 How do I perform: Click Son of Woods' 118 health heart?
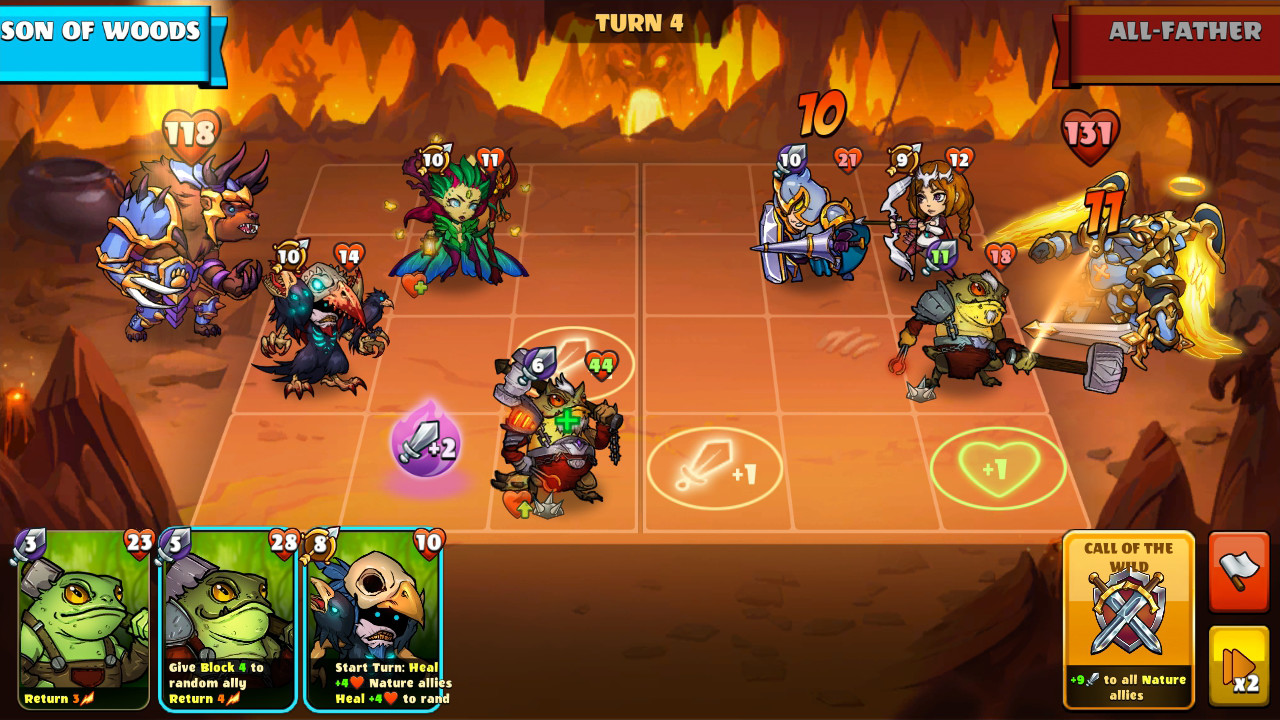click(193, 129)
